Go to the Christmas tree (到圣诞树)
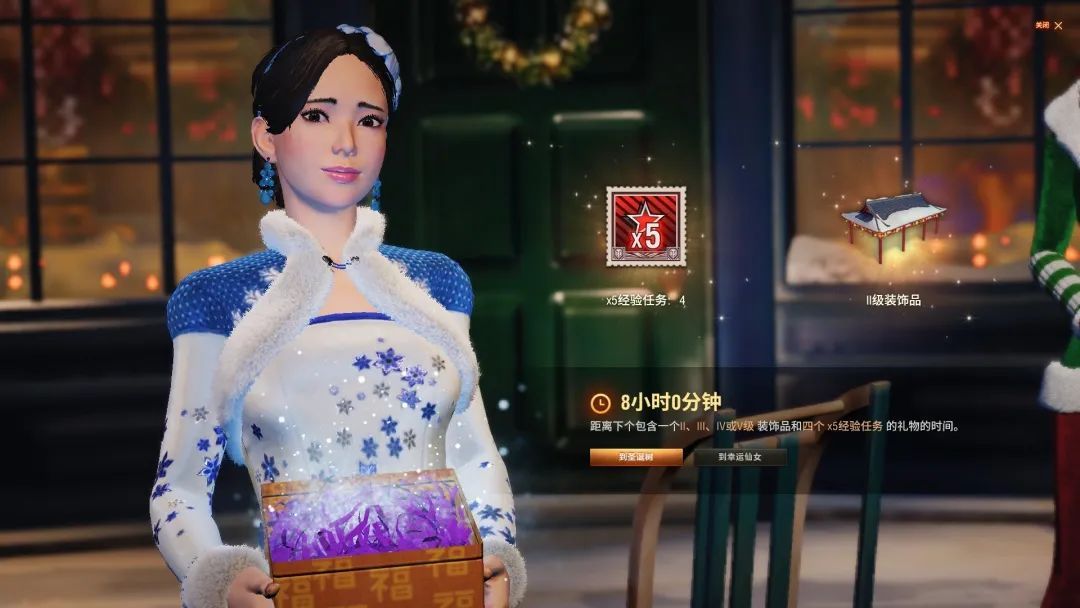 [x=636, y=457]
